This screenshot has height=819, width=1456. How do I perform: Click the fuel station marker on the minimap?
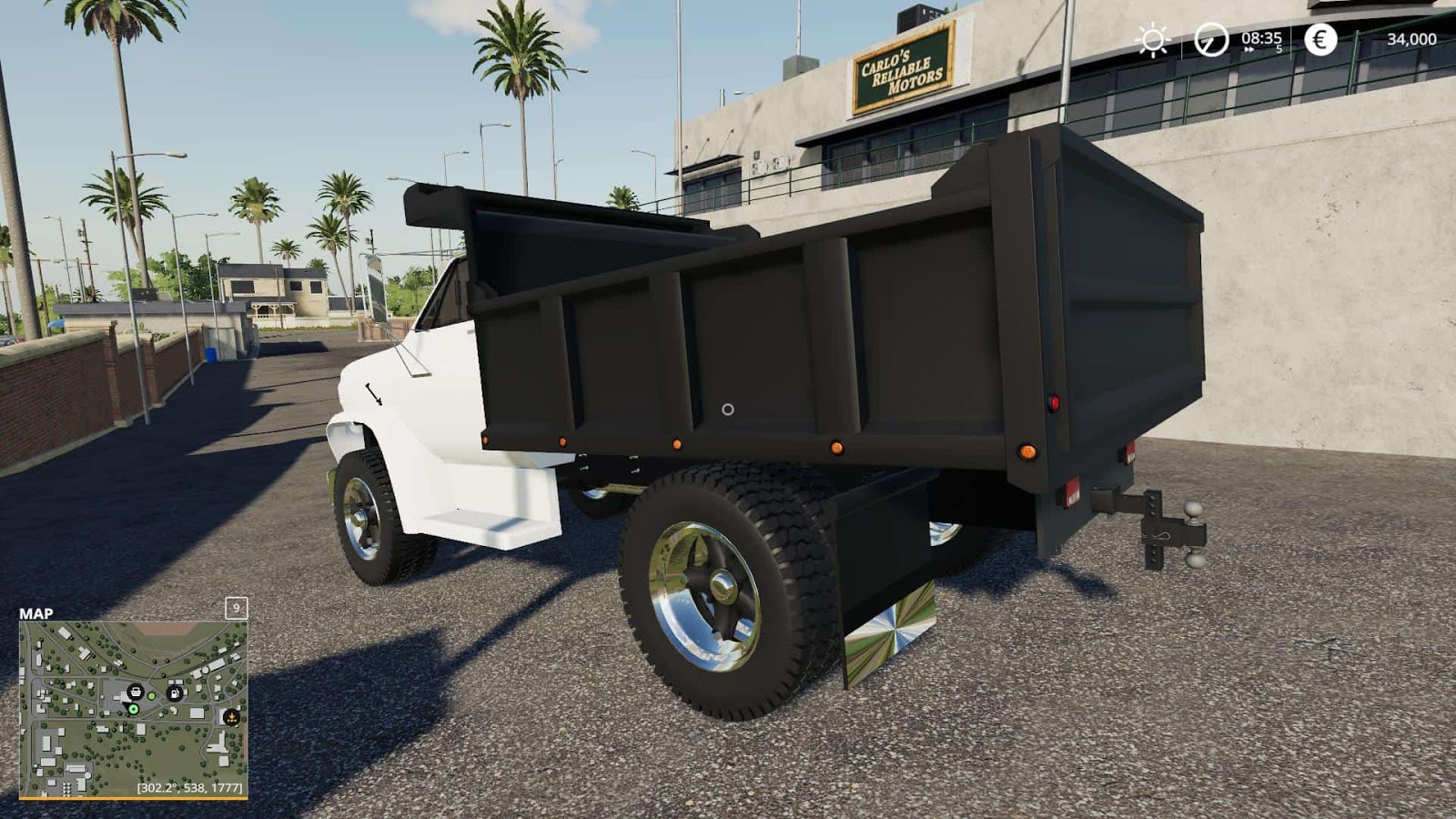tap(175, 693)
